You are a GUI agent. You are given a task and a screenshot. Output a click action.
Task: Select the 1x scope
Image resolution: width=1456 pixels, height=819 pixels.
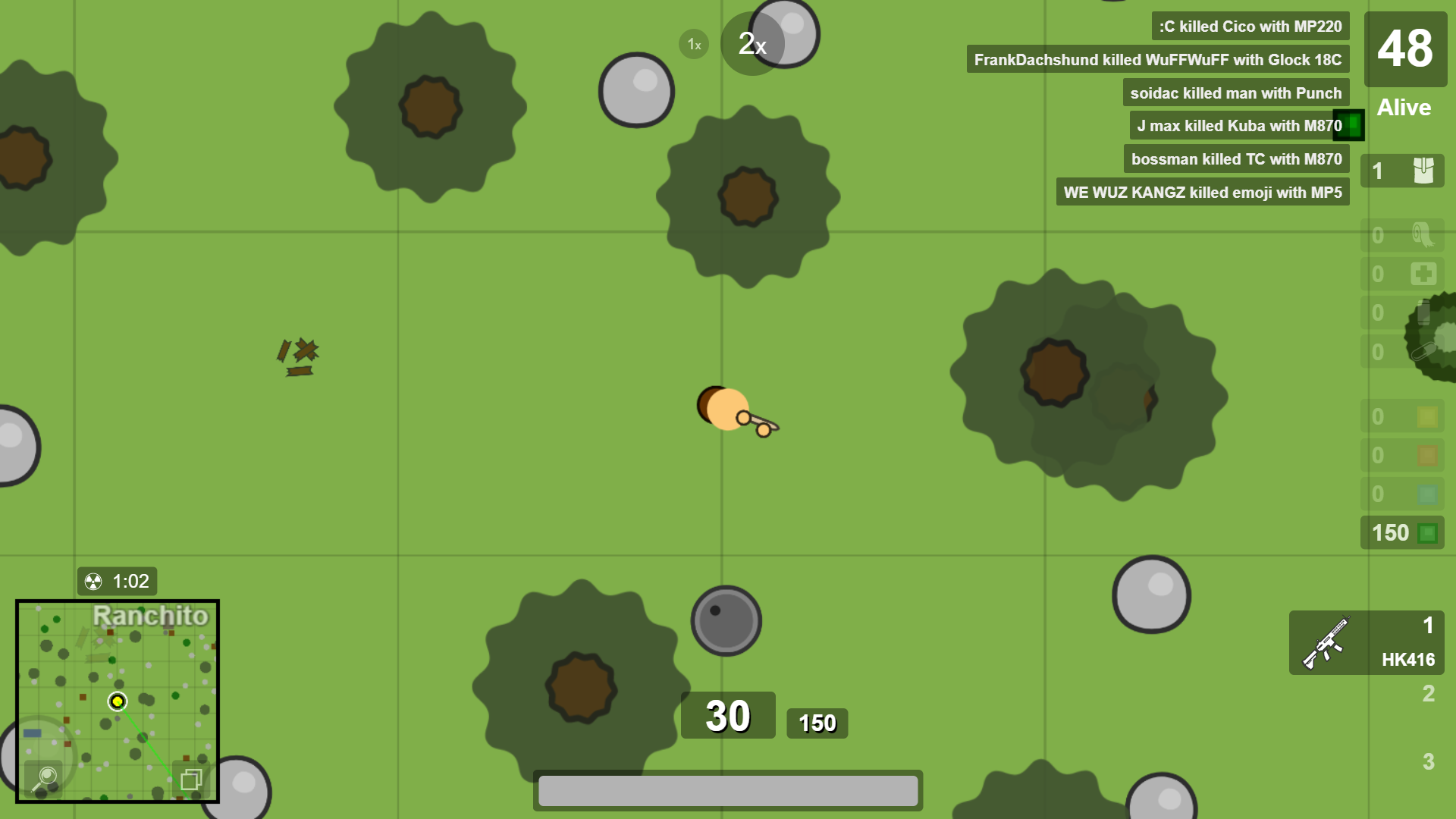pyautogui.click(x=694, y=45)
